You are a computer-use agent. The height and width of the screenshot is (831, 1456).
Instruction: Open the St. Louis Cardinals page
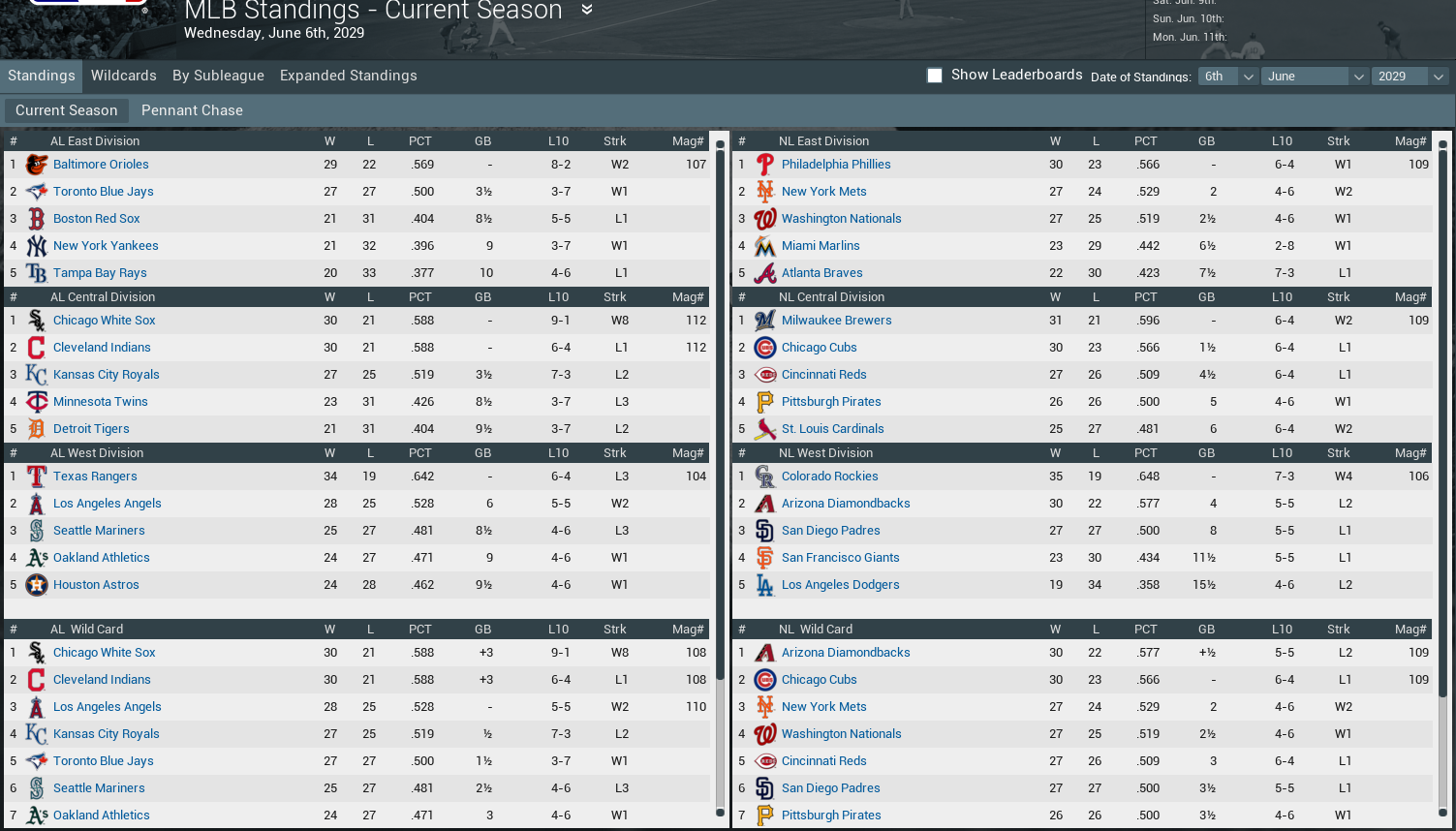click(832, 429)
